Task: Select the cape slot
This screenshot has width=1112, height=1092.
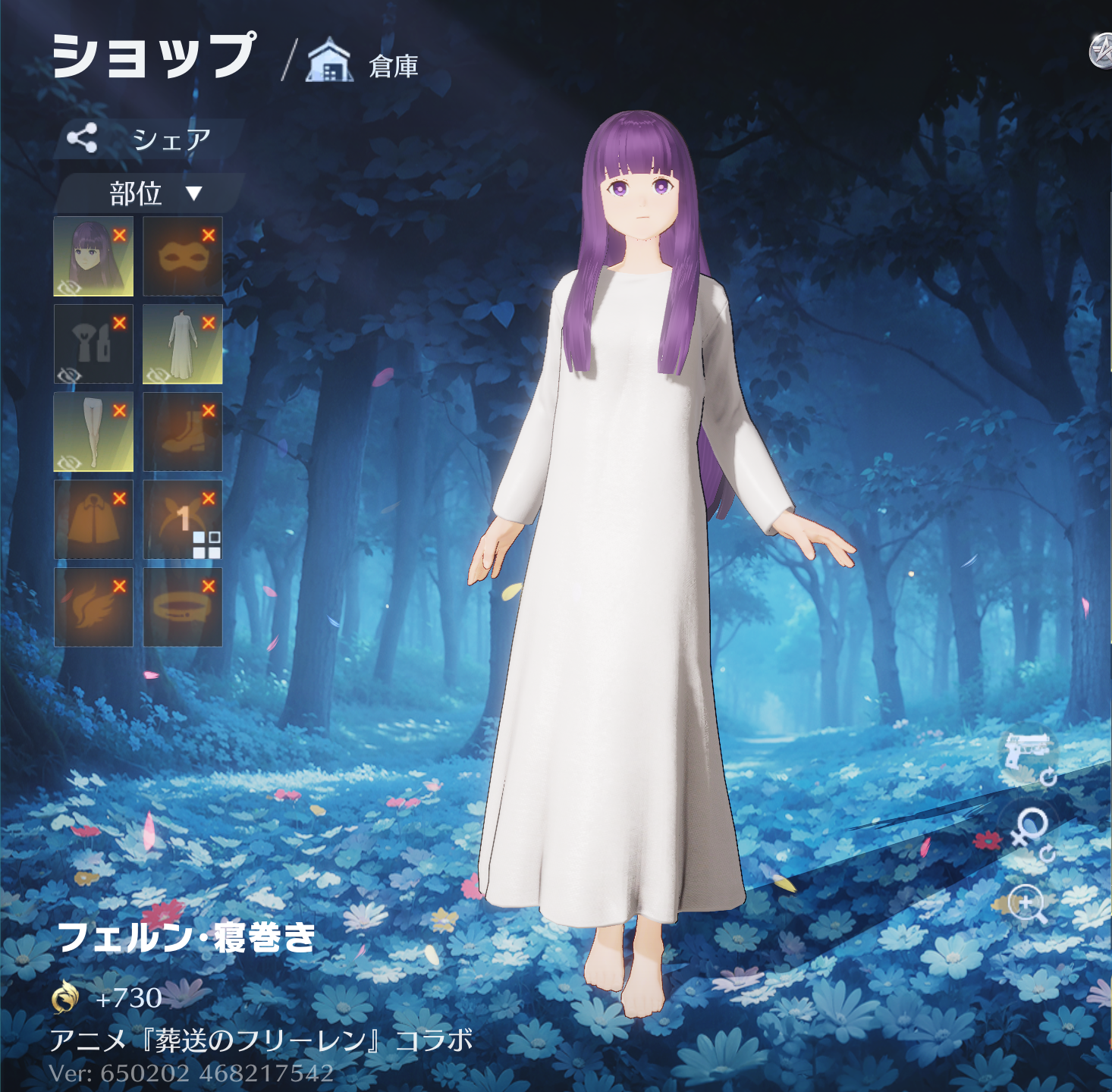Action: click(x=93, y=519)
